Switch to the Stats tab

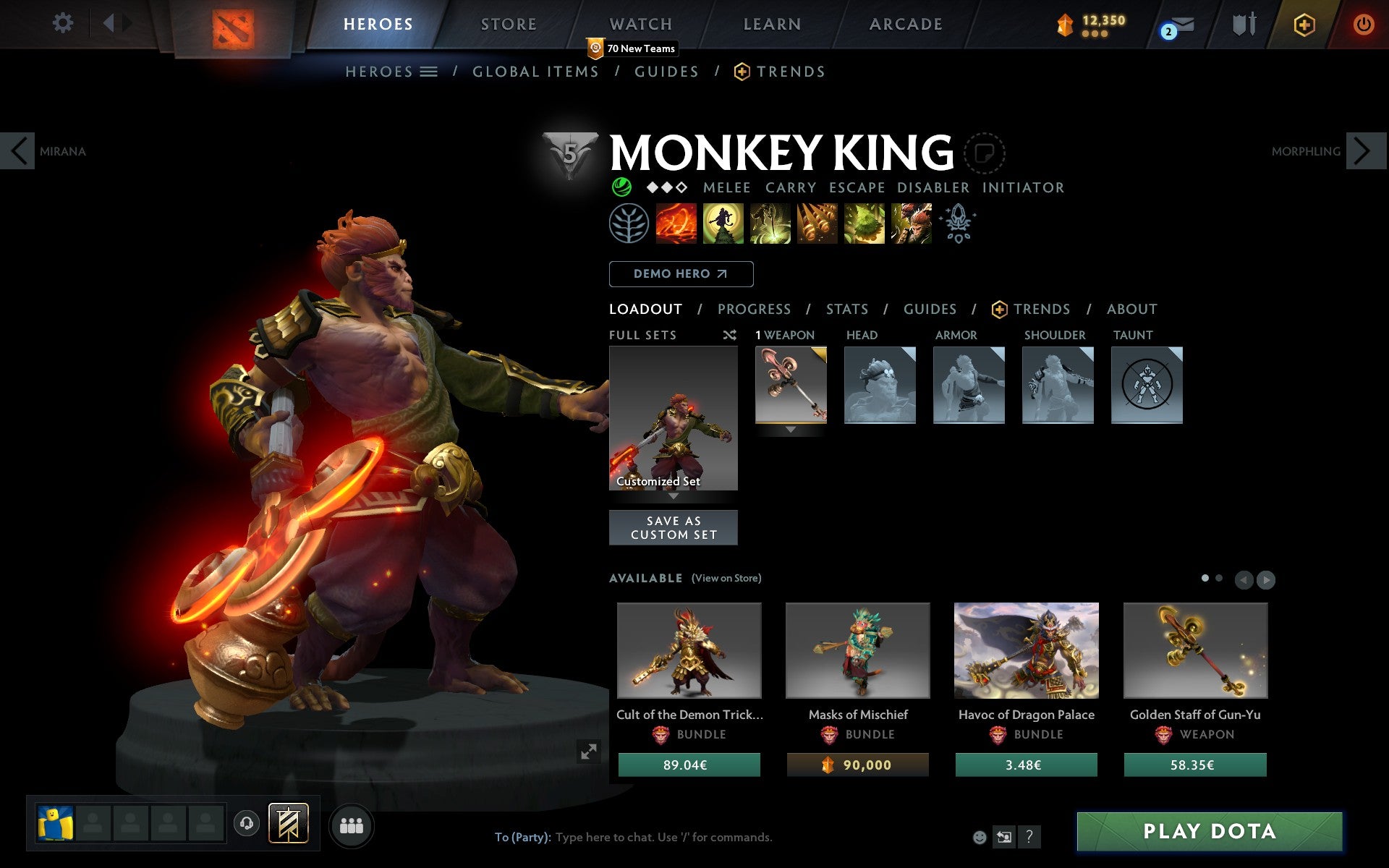(846, 309)
